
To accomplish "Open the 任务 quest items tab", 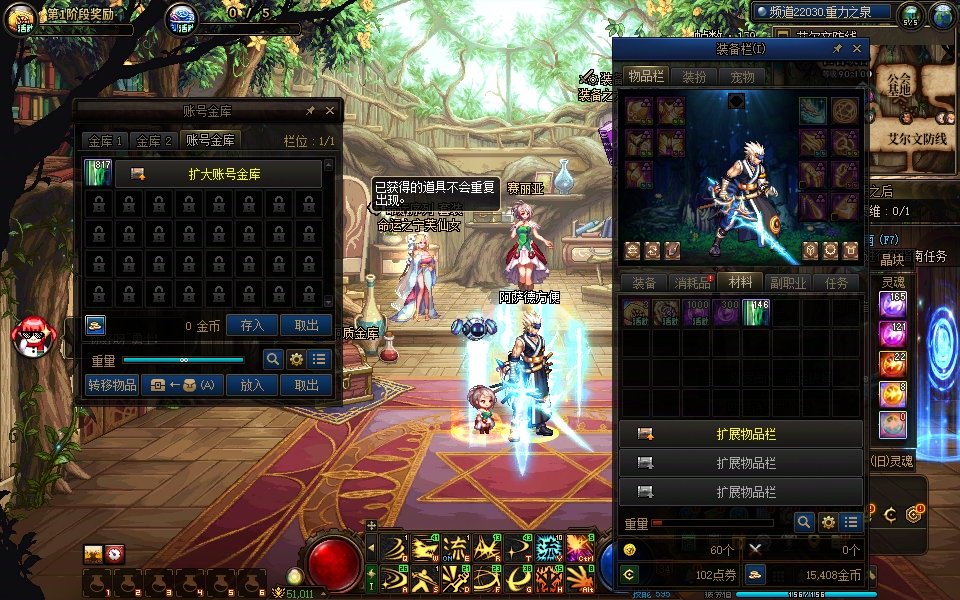I will pos(836,283).
